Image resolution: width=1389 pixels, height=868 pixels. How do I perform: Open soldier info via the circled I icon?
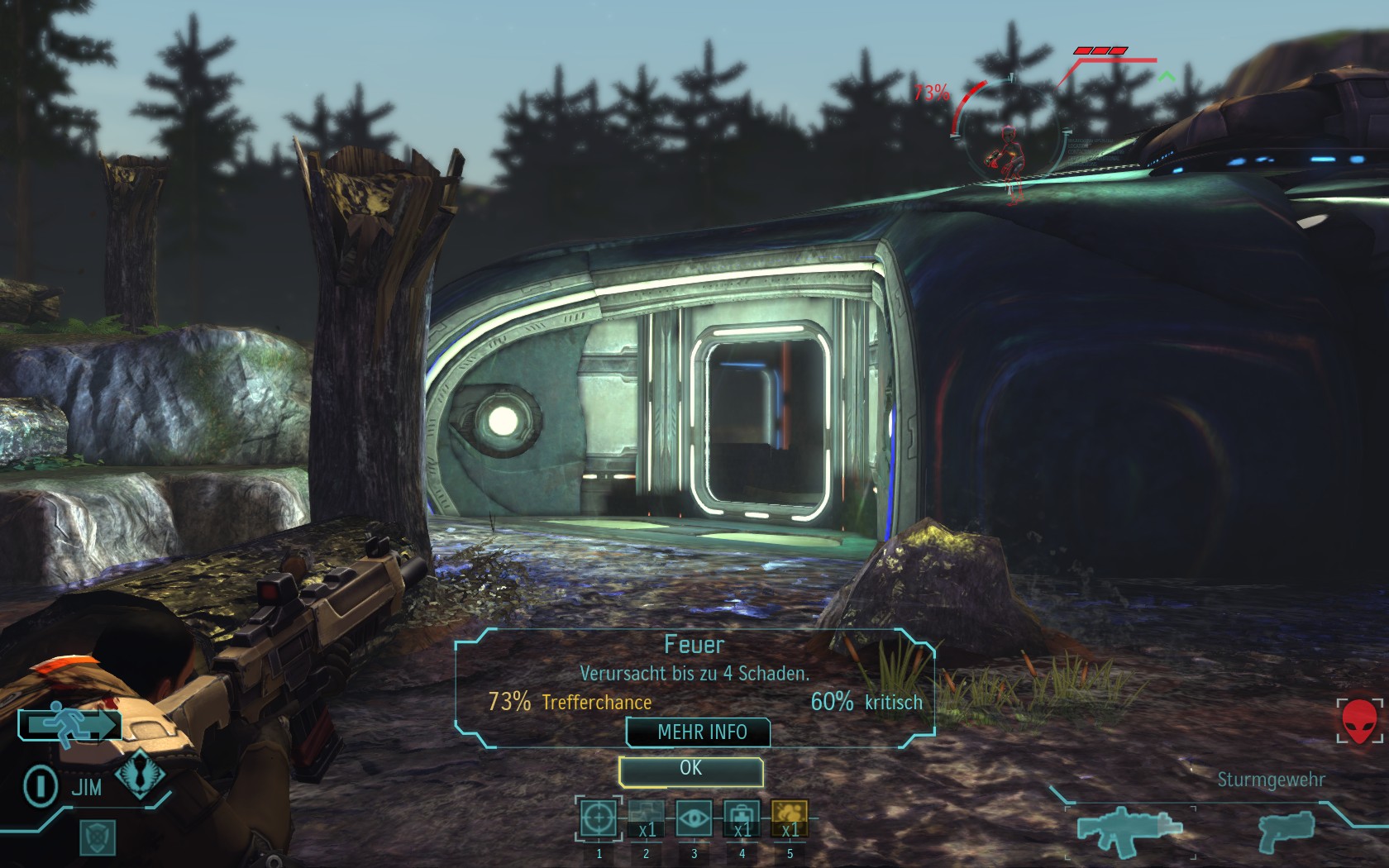pyautogui.click(x=40, y=785)
